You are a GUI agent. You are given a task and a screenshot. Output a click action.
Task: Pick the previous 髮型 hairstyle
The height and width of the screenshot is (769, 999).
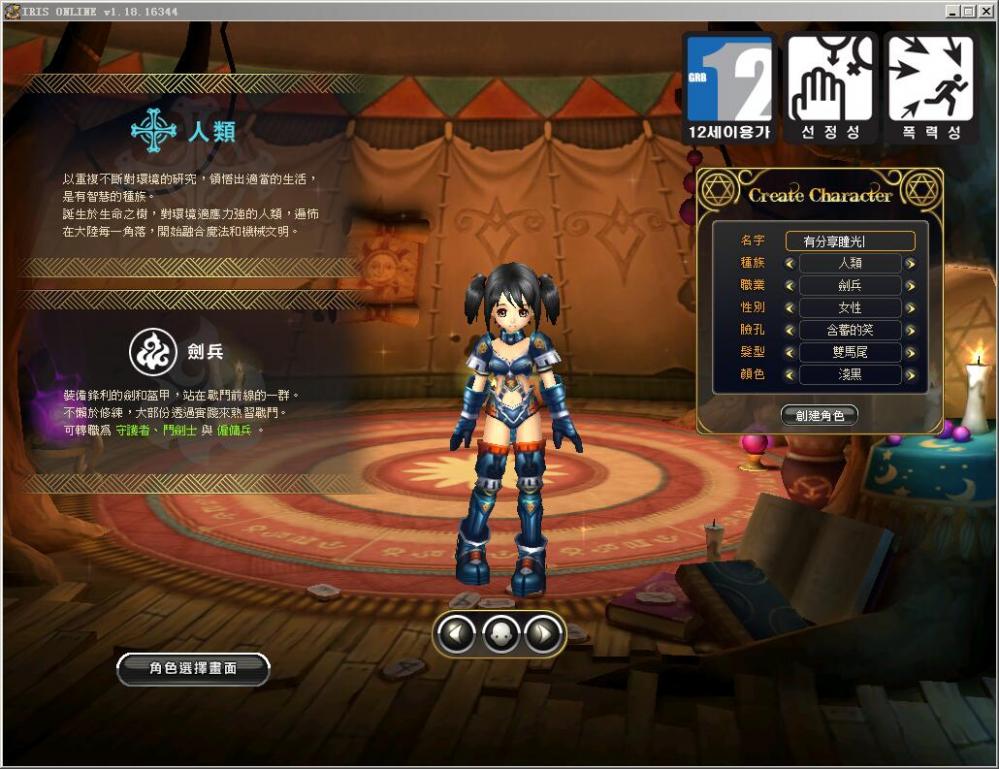point(789,353)
